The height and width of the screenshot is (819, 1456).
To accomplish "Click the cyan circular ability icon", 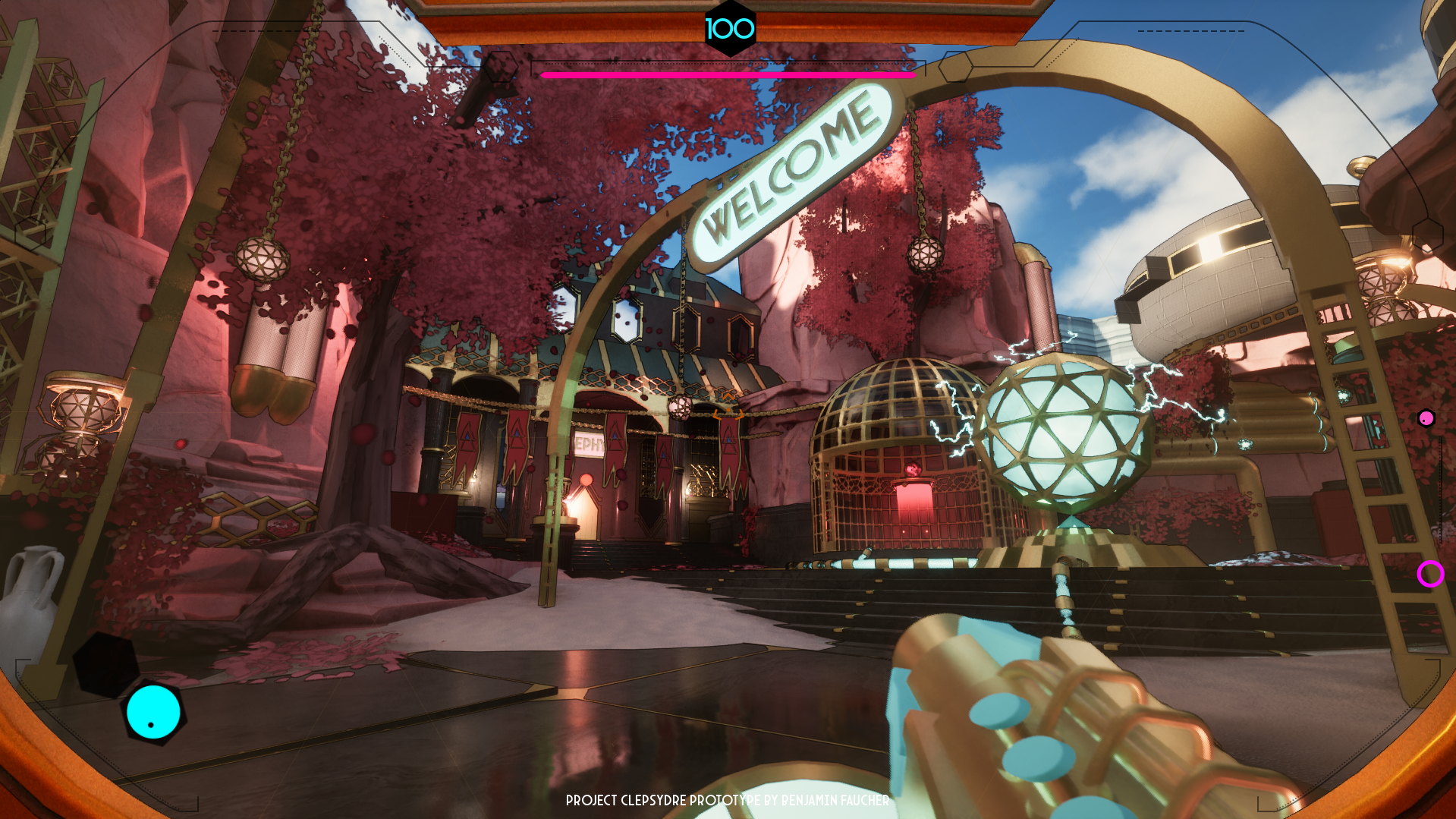I will (x=153, y=712).
